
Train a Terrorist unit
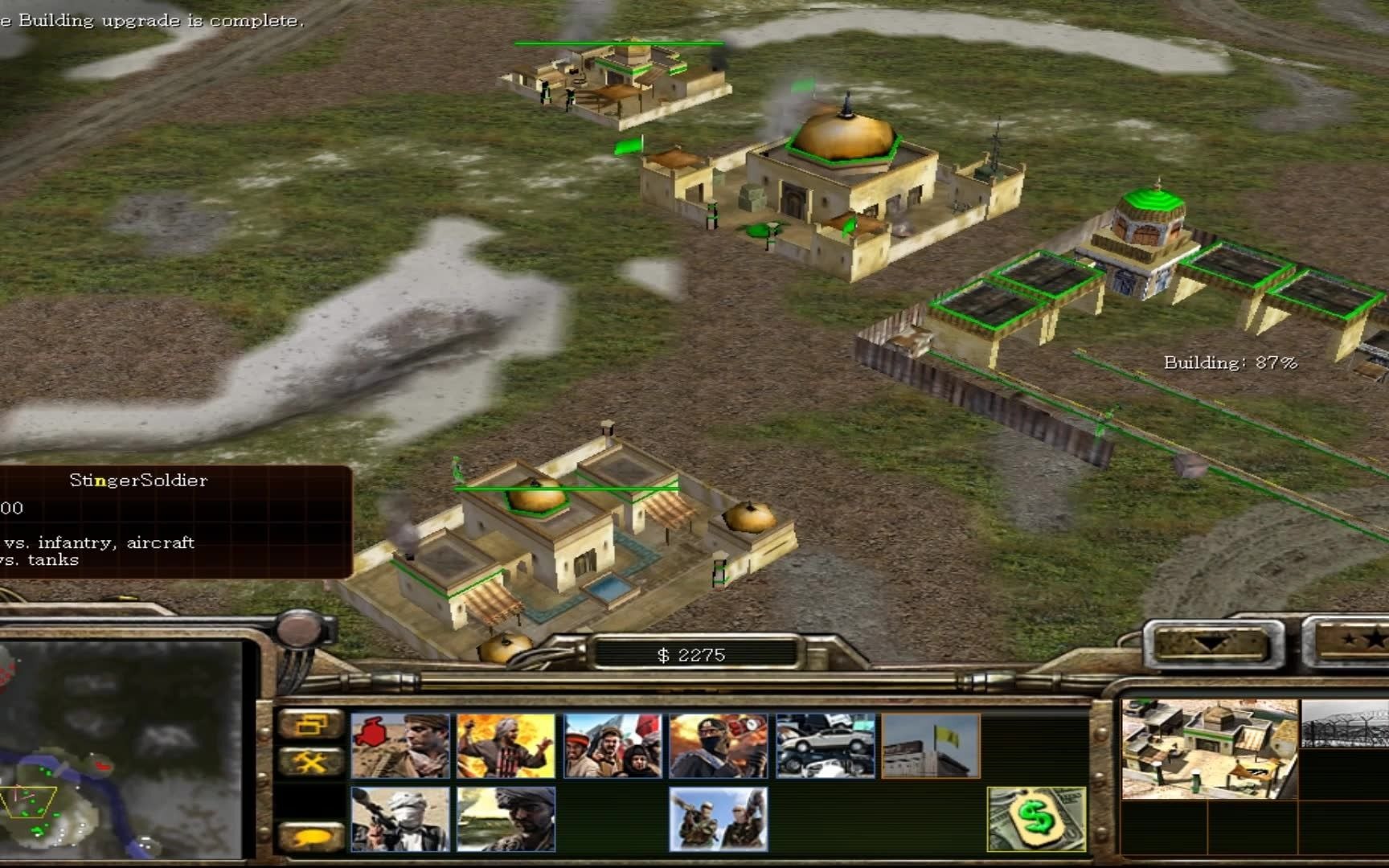(x=506, y=746)
